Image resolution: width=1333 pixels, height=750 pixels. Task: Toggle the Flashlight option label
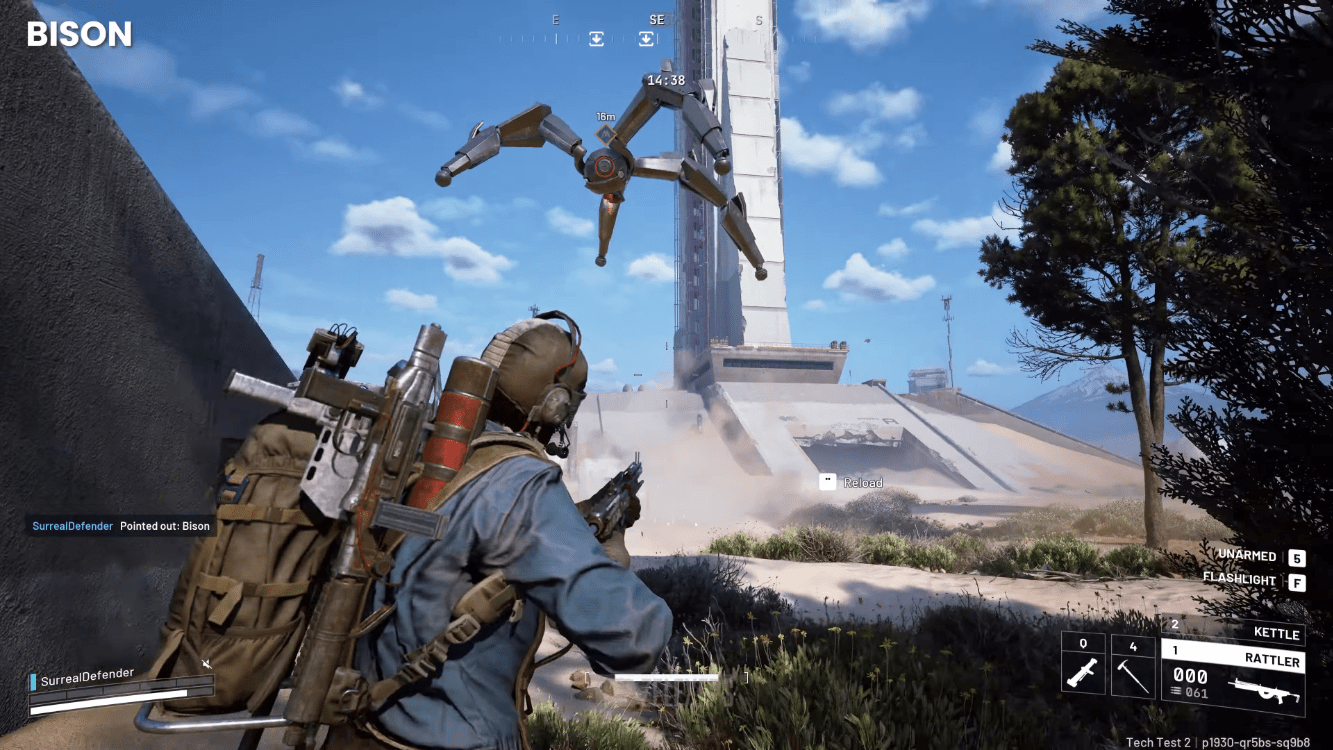click(1239, 580)
